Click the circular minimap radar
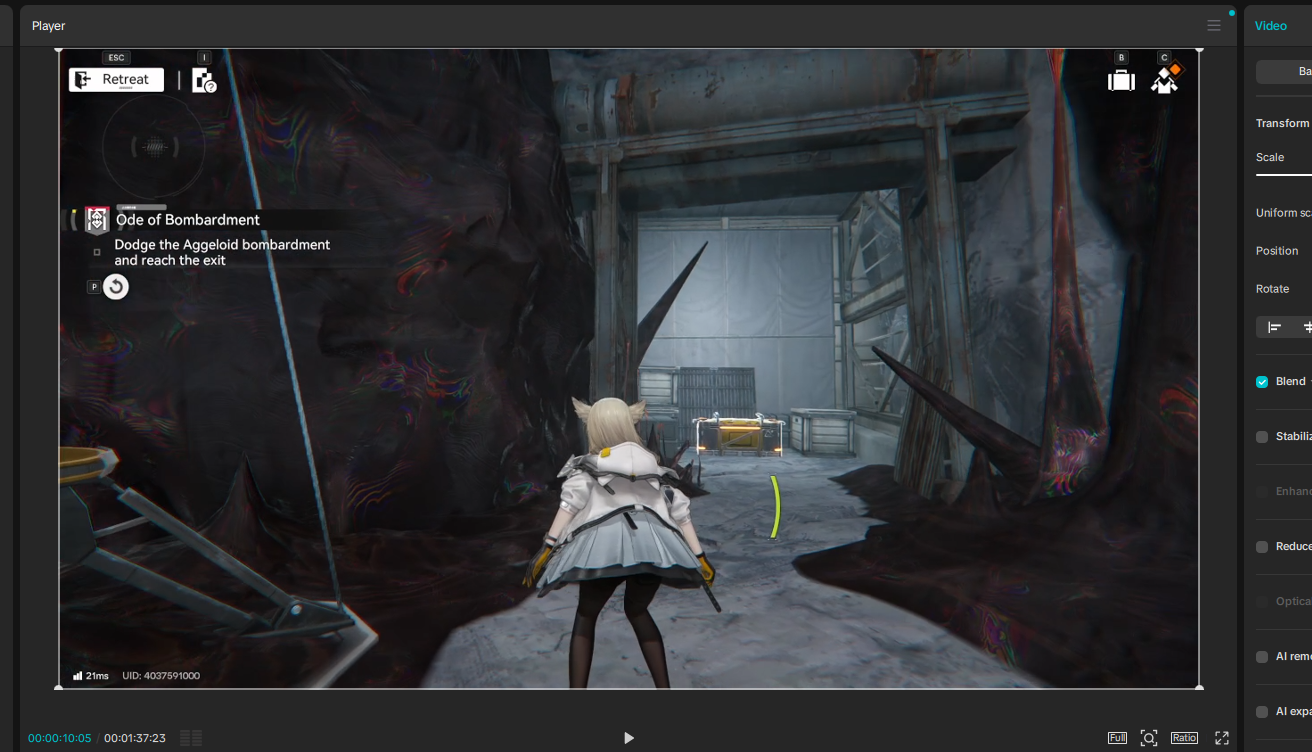 click(x=154, y=148)
